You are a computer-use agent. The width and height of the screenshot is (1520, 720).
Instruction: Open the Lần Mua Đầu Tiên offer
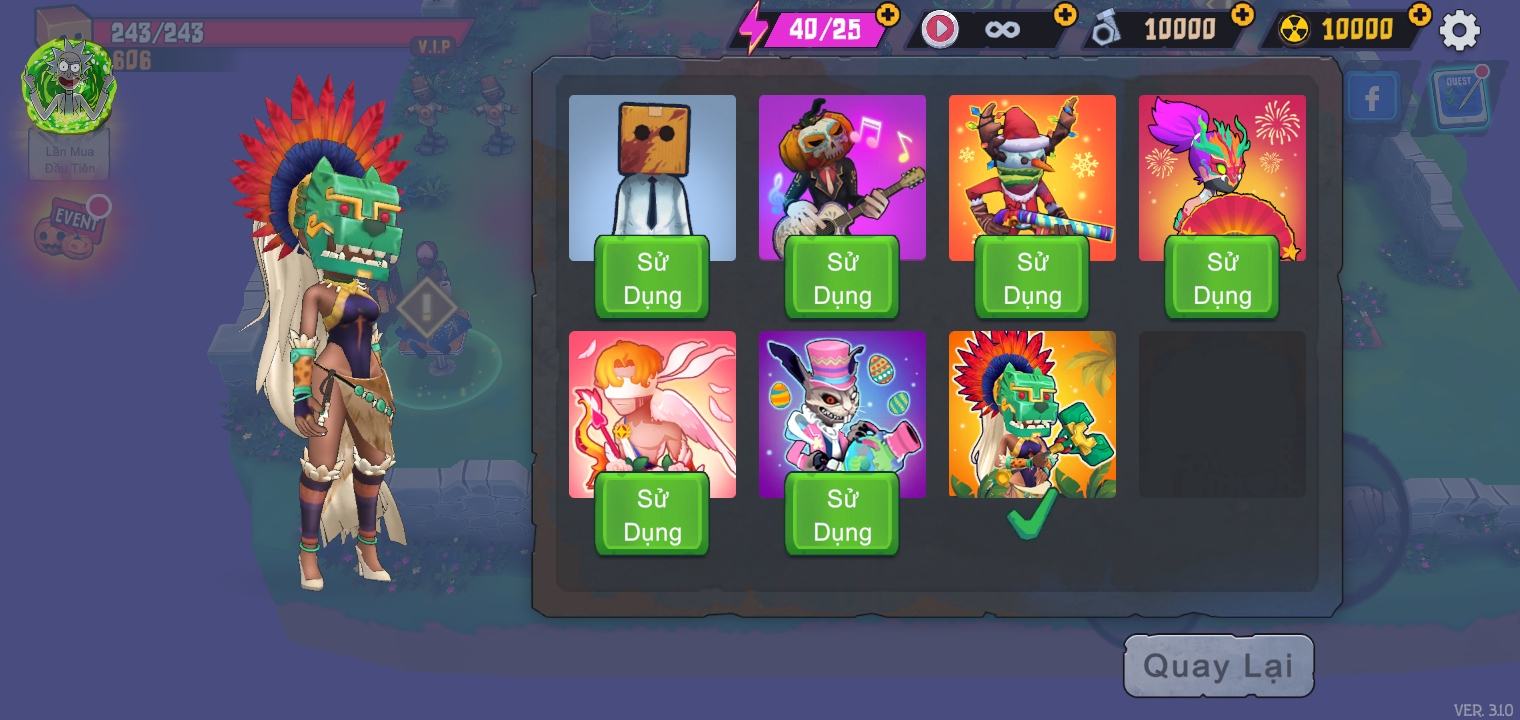[69, 159]
